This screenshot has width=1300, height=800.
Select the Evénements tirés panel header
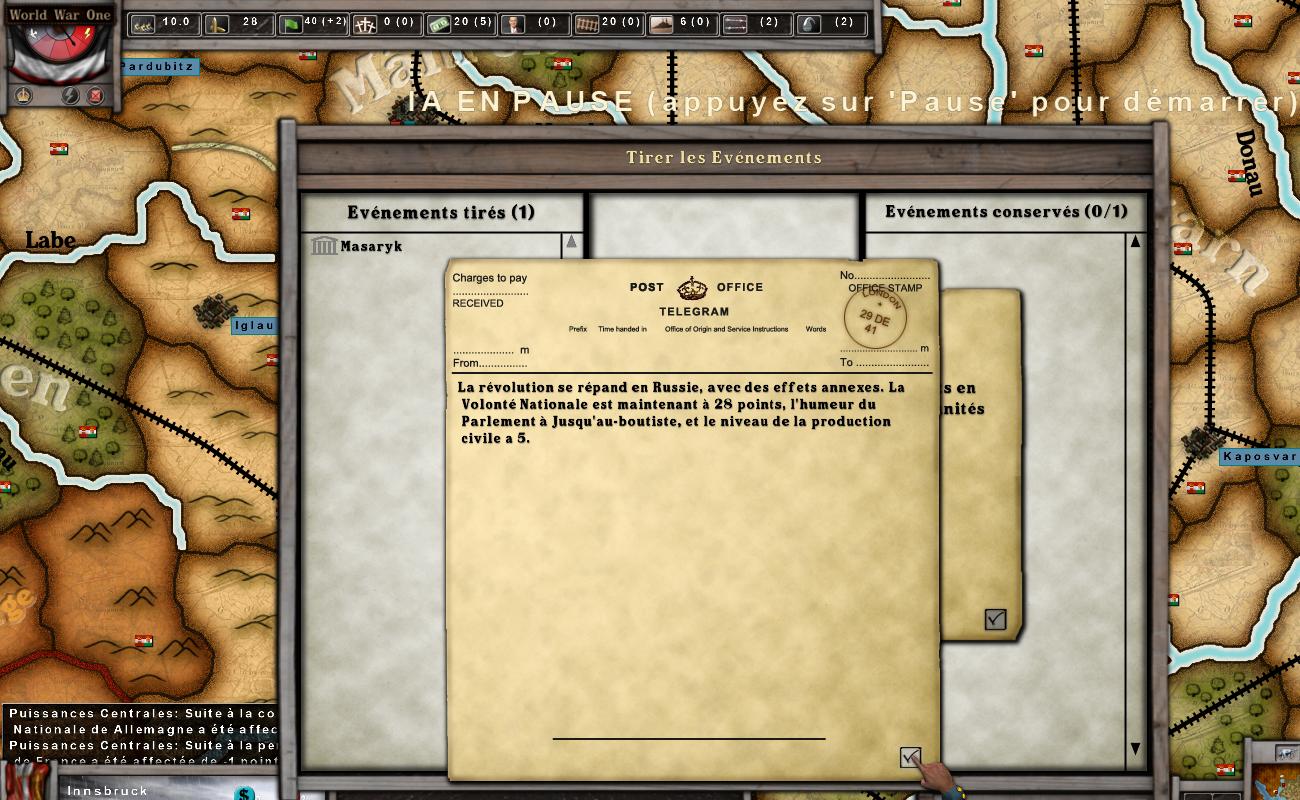click(441, 212)
